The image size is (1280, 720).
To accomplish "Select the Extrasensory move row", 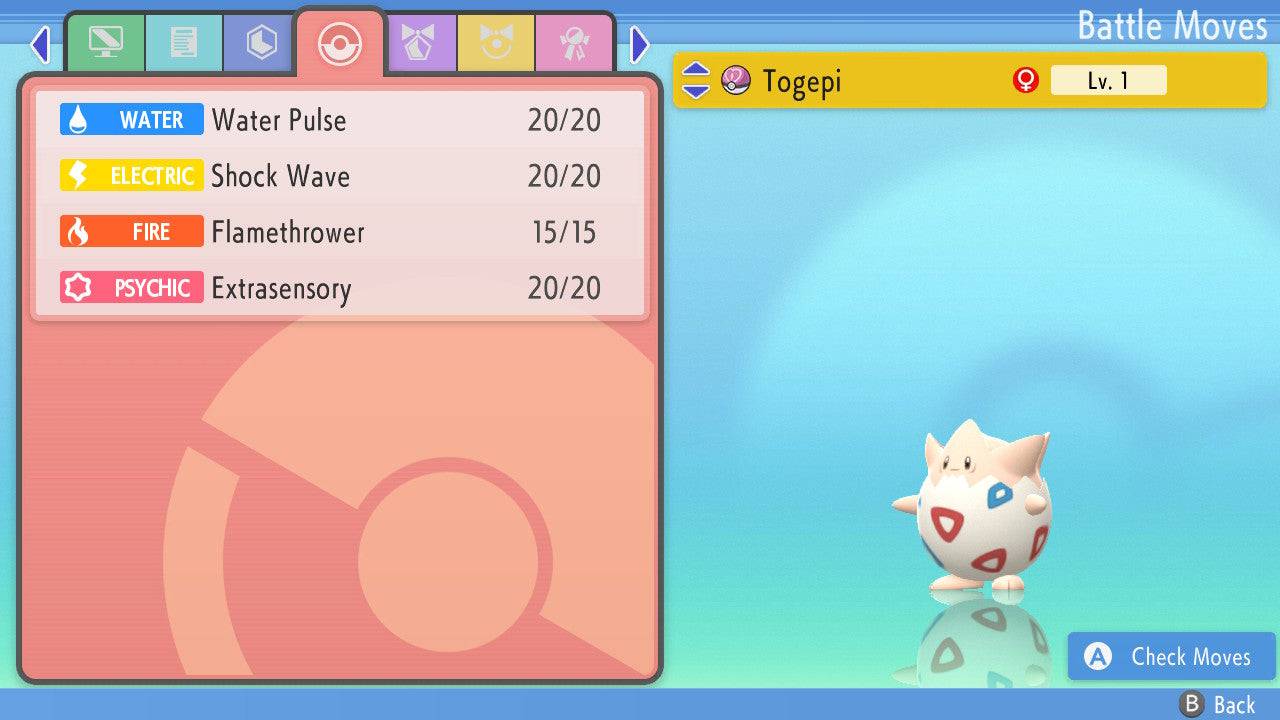I will 340,288.
